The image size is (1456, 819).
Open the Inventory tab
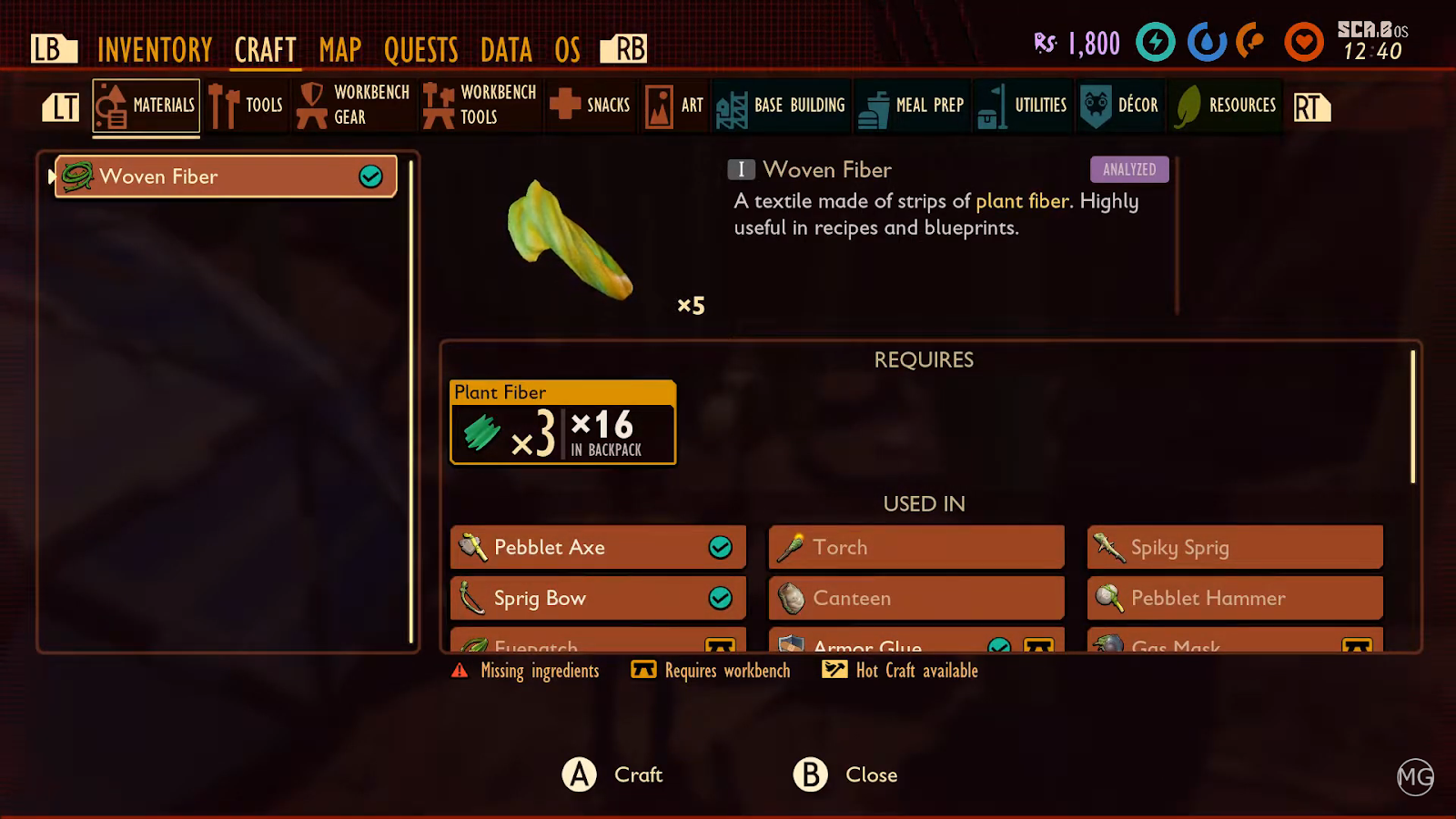coord(155,49)
